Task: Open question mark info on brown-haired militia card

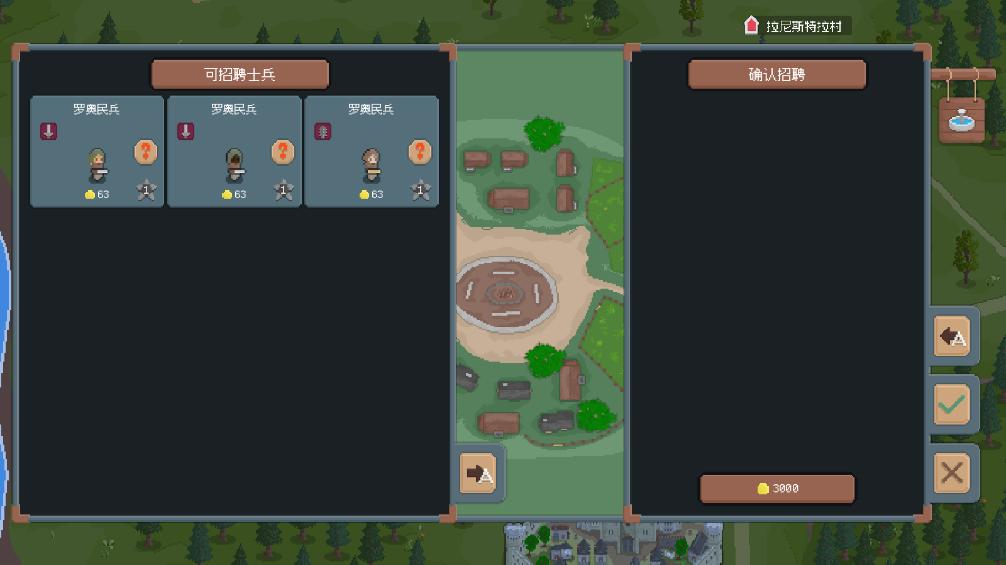Action: (420, 152)
